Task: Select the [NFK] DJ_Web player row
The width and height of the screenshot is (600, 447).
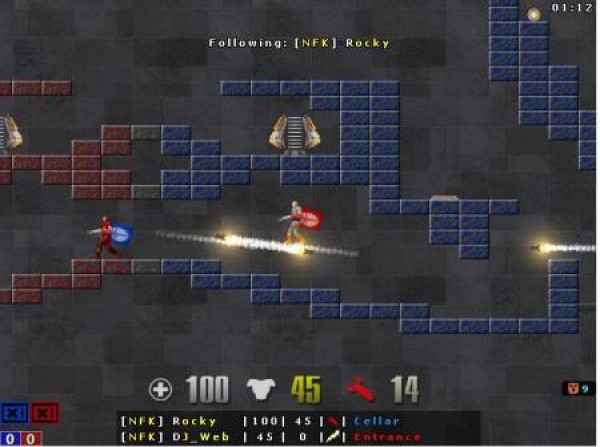Action: [260, 437]
